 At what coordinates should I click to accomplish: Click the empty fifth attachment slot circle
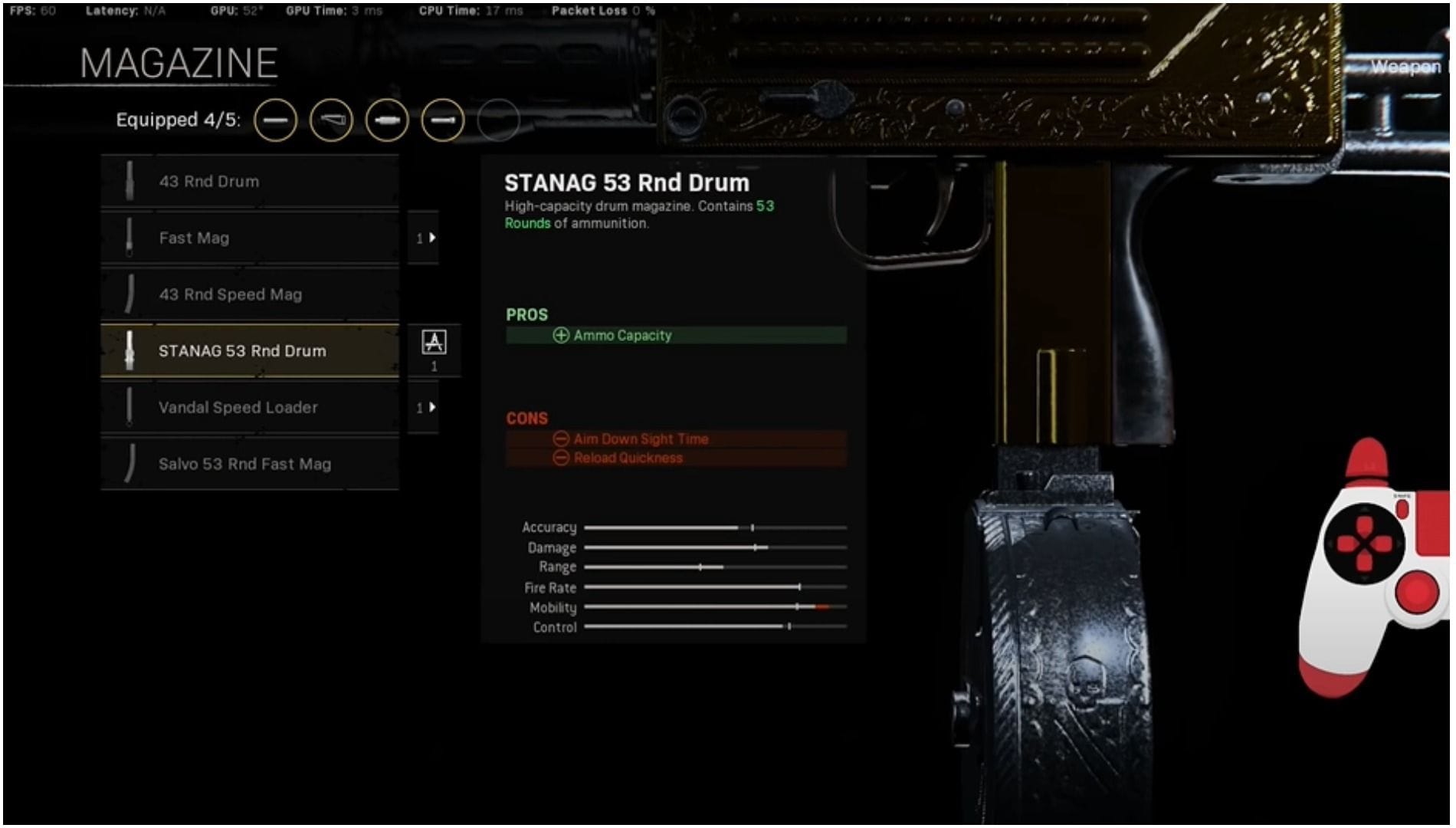click(x=498, y=120)
